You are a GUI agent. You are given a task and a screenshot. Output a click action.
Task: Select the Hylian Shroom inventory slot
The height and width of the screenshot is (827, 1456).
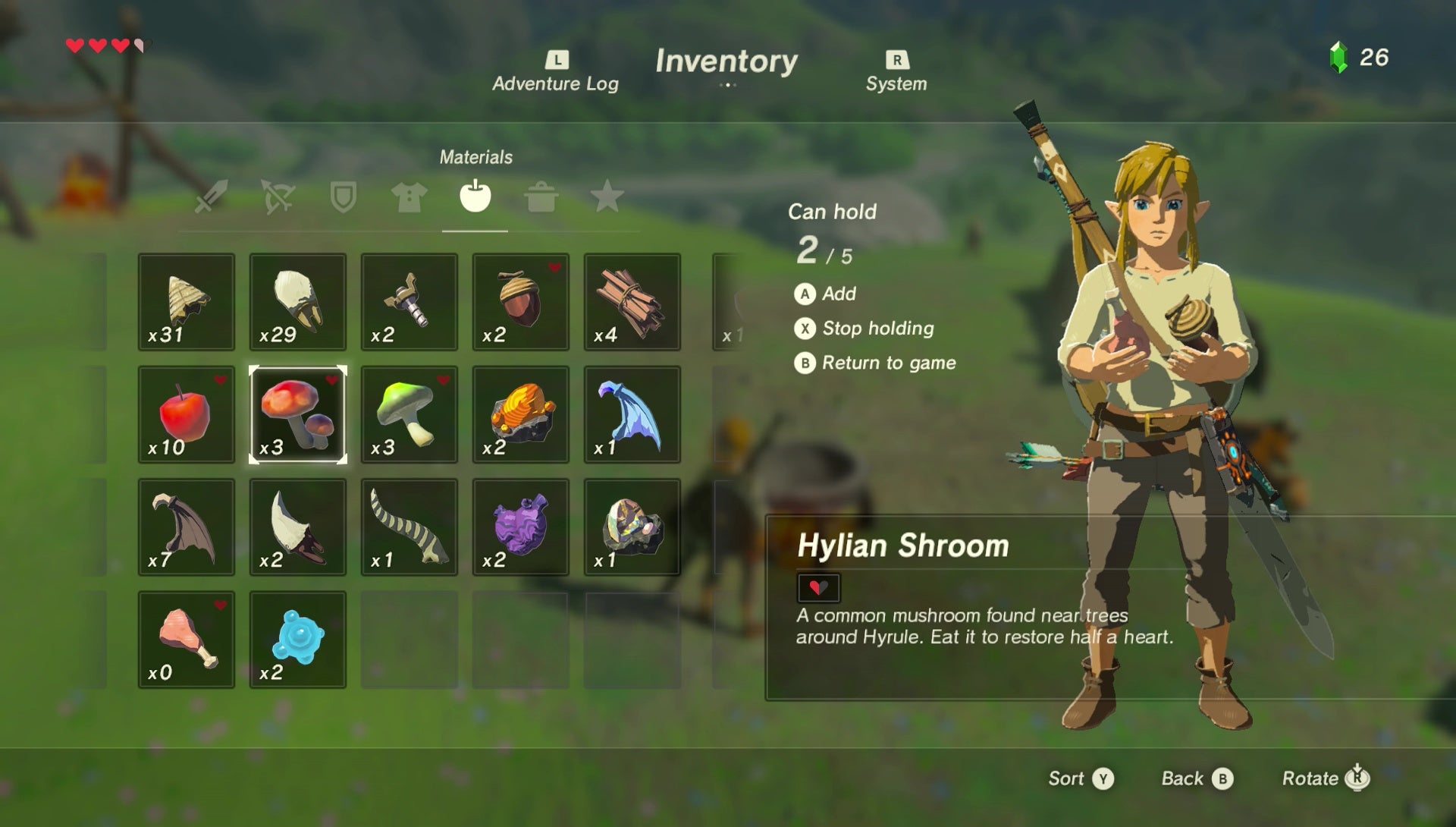point(297,414)
